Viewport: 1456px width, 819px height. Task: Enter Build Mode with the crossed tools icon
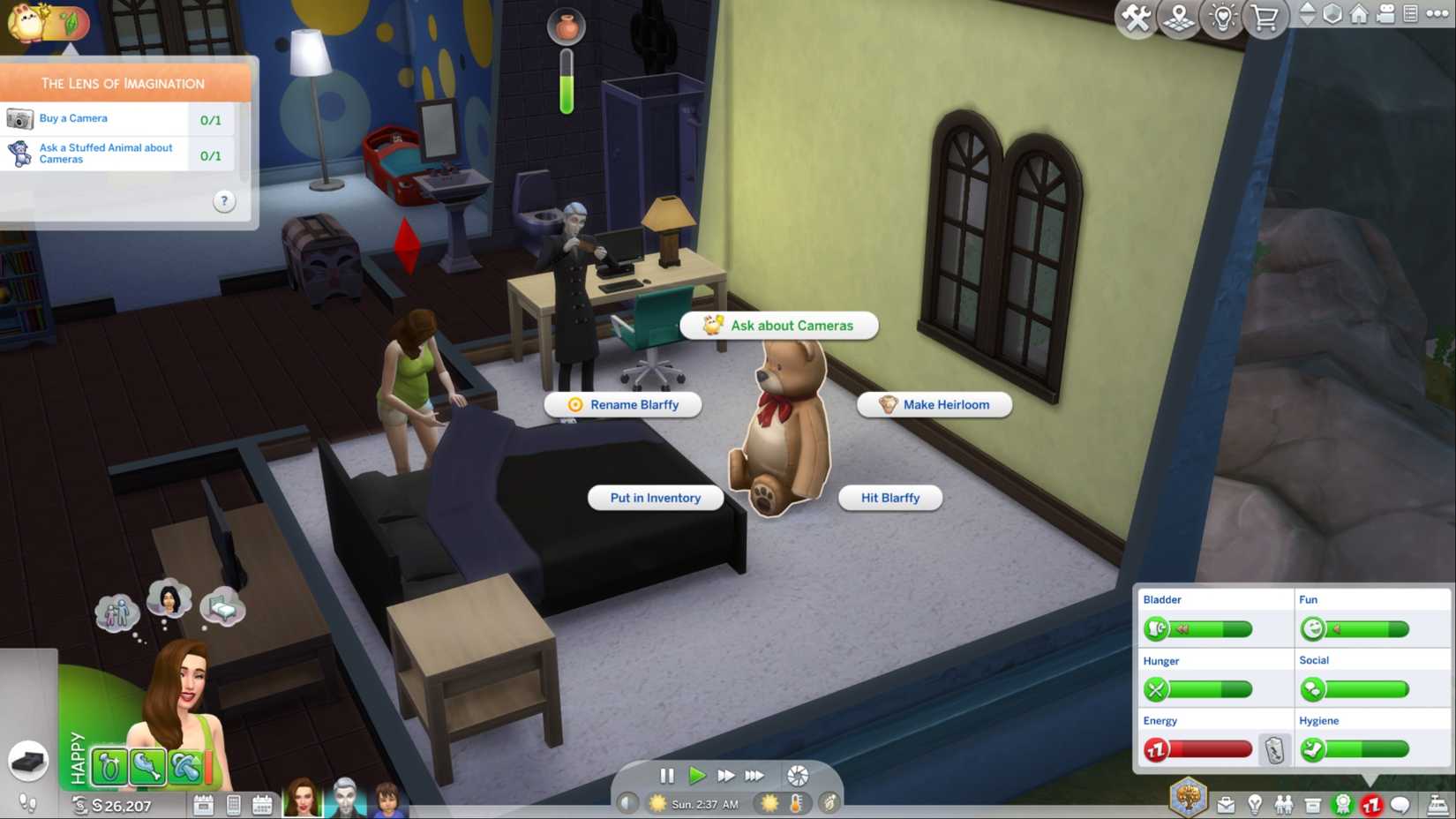1135,19
